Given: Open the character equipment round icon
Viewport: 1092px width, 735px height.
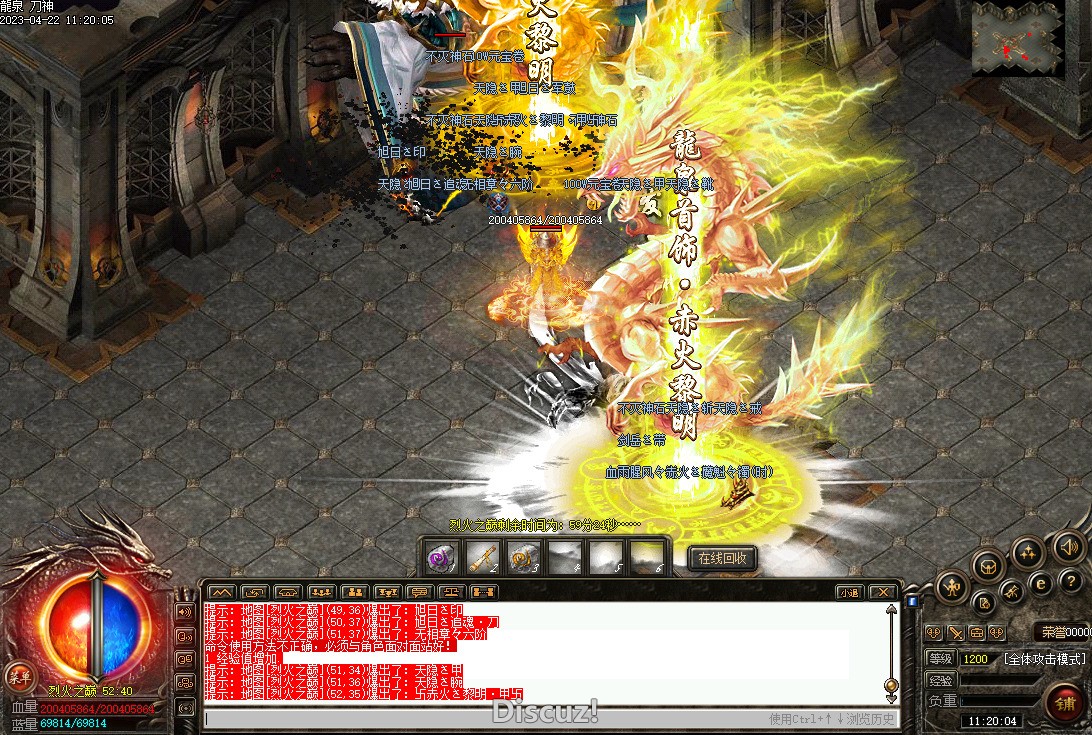Looking at the screenshot, I should tap(955, 587).
